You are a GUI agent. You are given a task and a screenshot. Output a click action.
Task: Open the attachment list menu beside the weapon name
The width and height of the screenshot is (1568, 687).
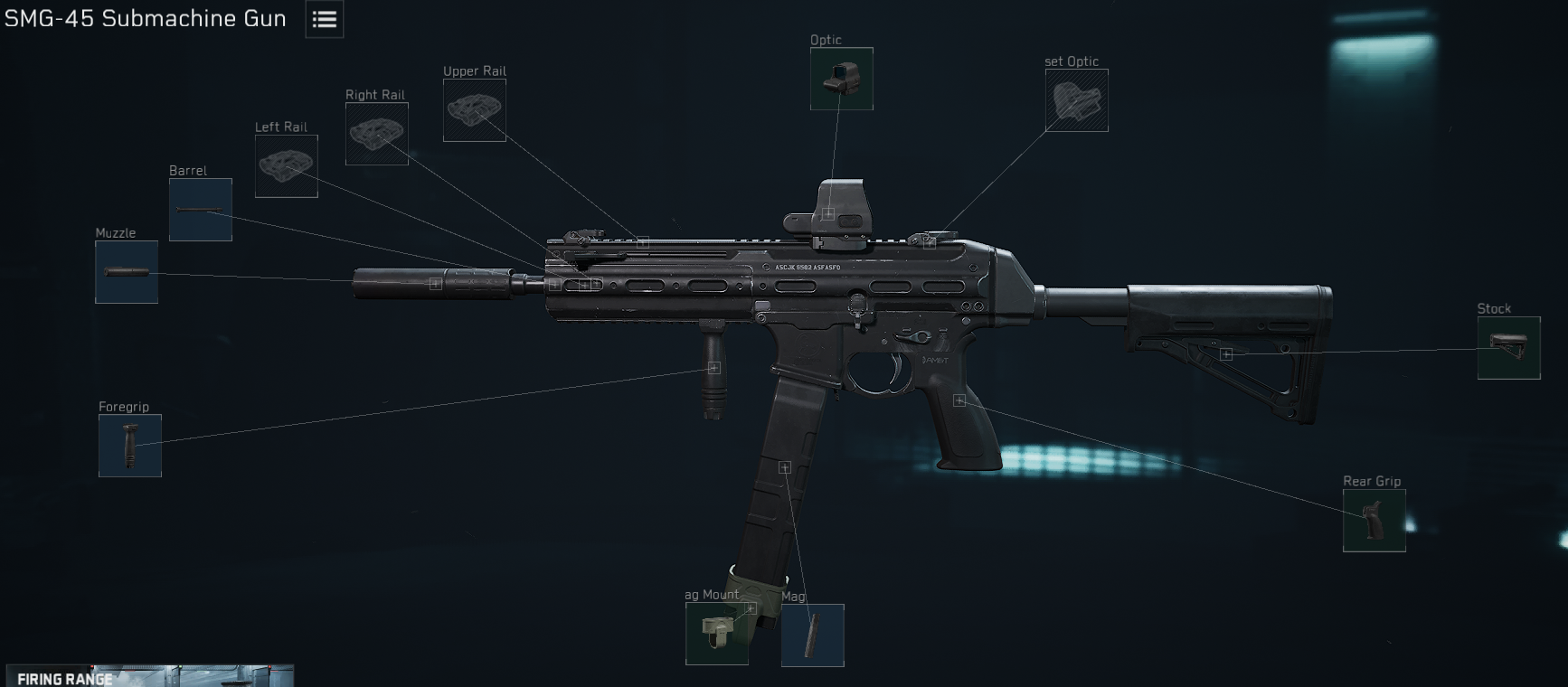coord(325,18)
